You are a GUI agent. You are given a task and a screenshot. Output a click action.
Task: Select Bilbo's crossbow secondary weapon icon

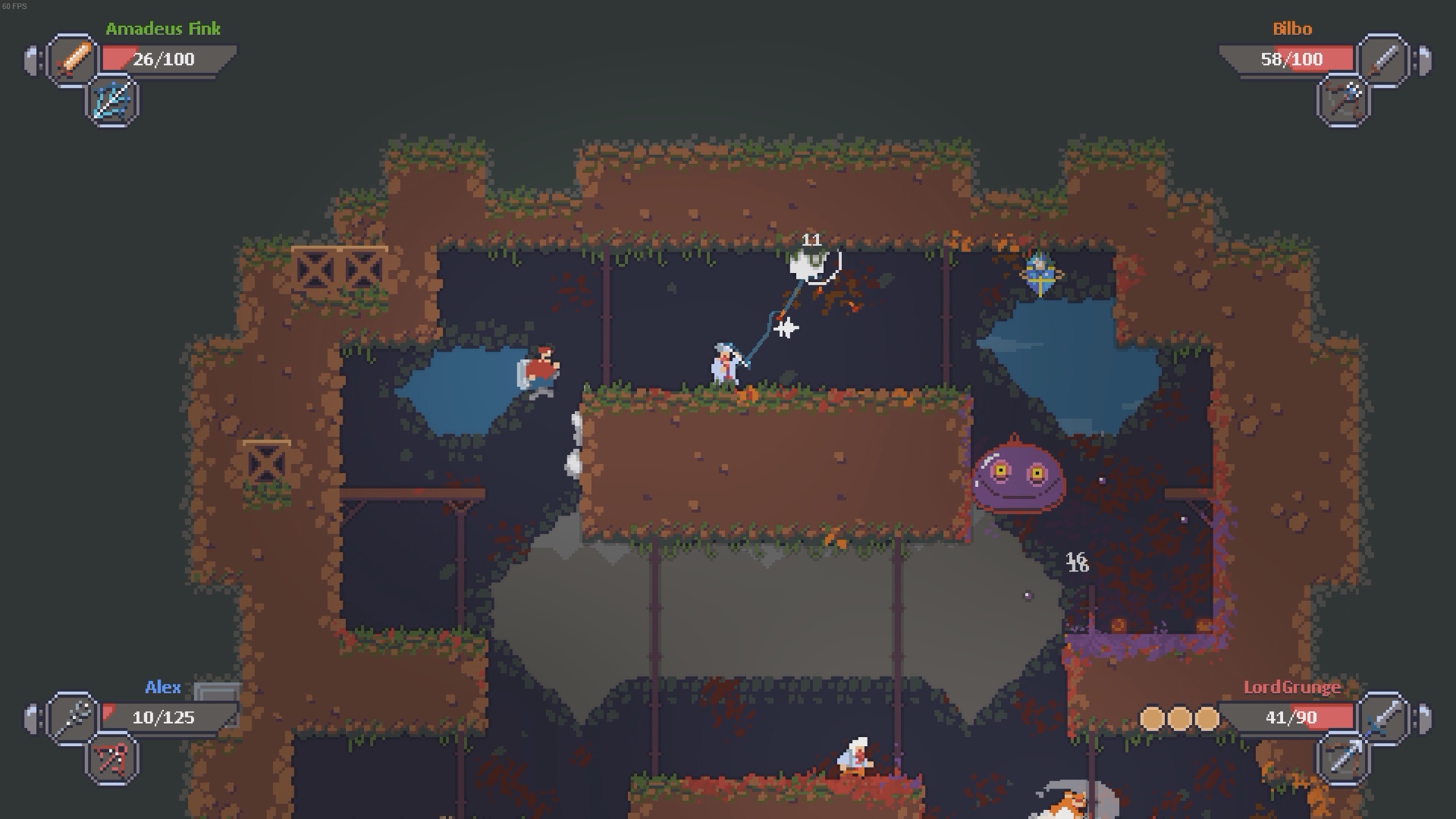pyautogui.click(x=1342, y=101)
